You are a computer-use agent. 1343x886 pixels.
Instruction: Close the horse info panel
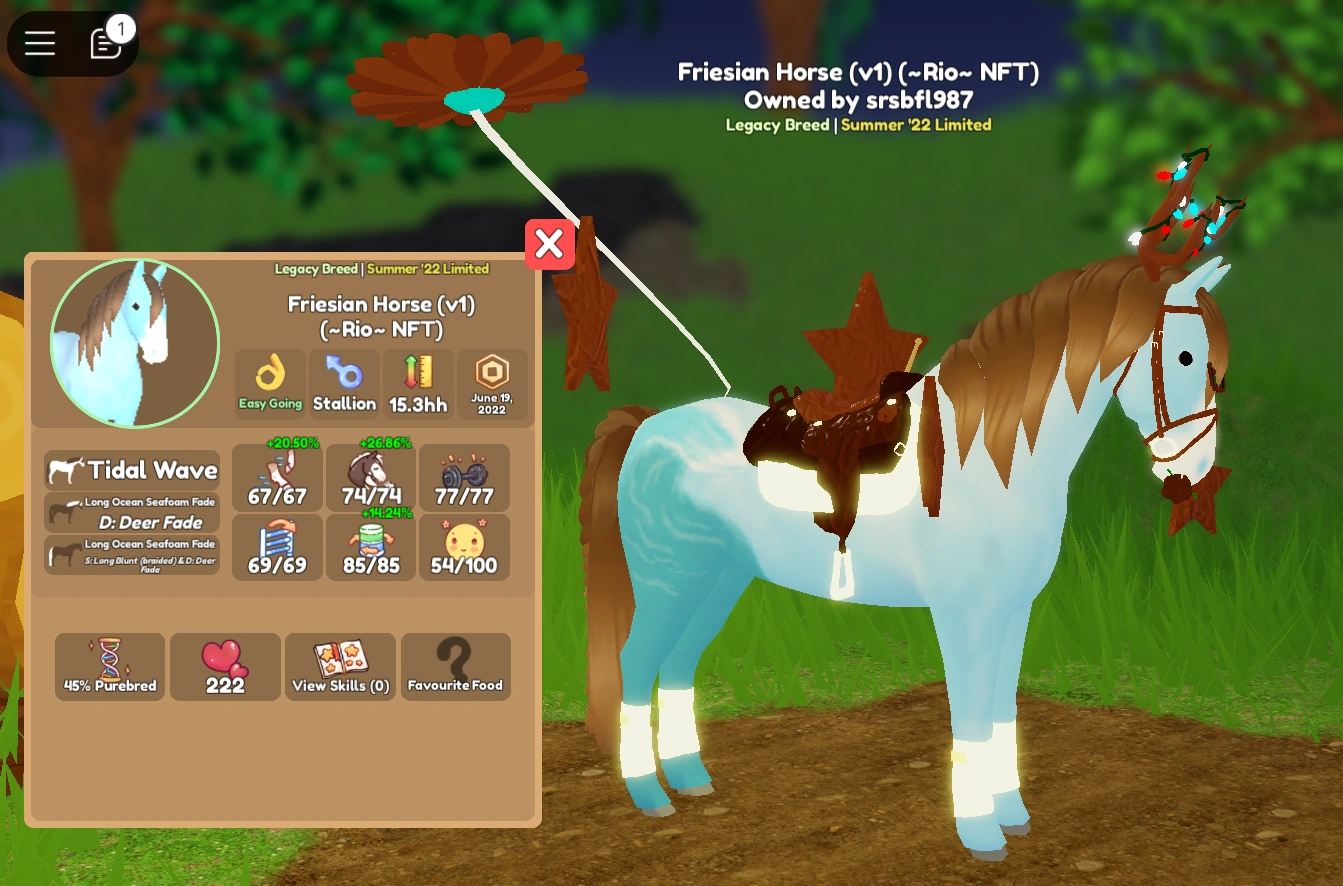550,243
